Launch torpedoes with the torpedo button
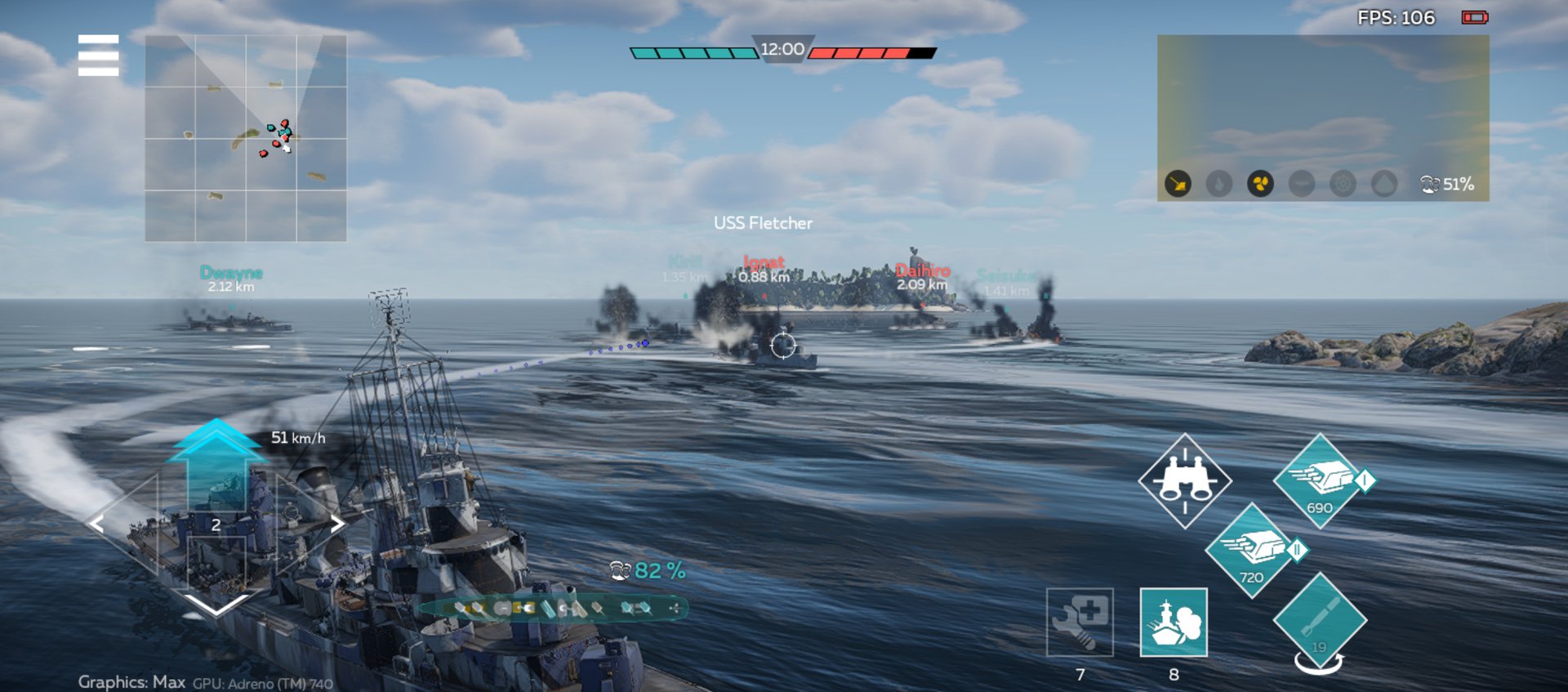Screen dimensions: 1568x692 pos(1319,621)
